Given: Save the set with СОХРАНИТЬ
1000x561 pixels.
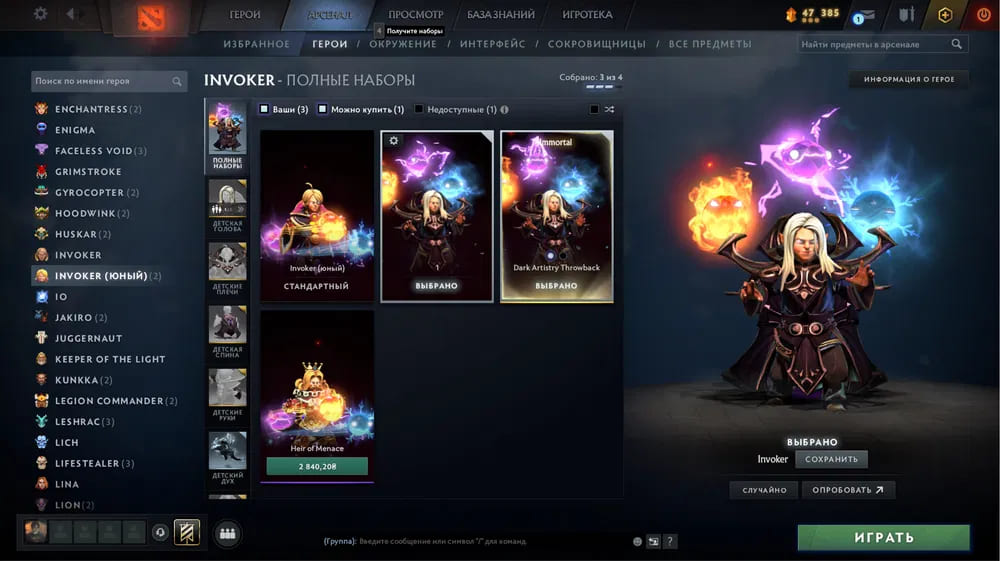Looking at the screenshot, I should (x=831, y=459).
